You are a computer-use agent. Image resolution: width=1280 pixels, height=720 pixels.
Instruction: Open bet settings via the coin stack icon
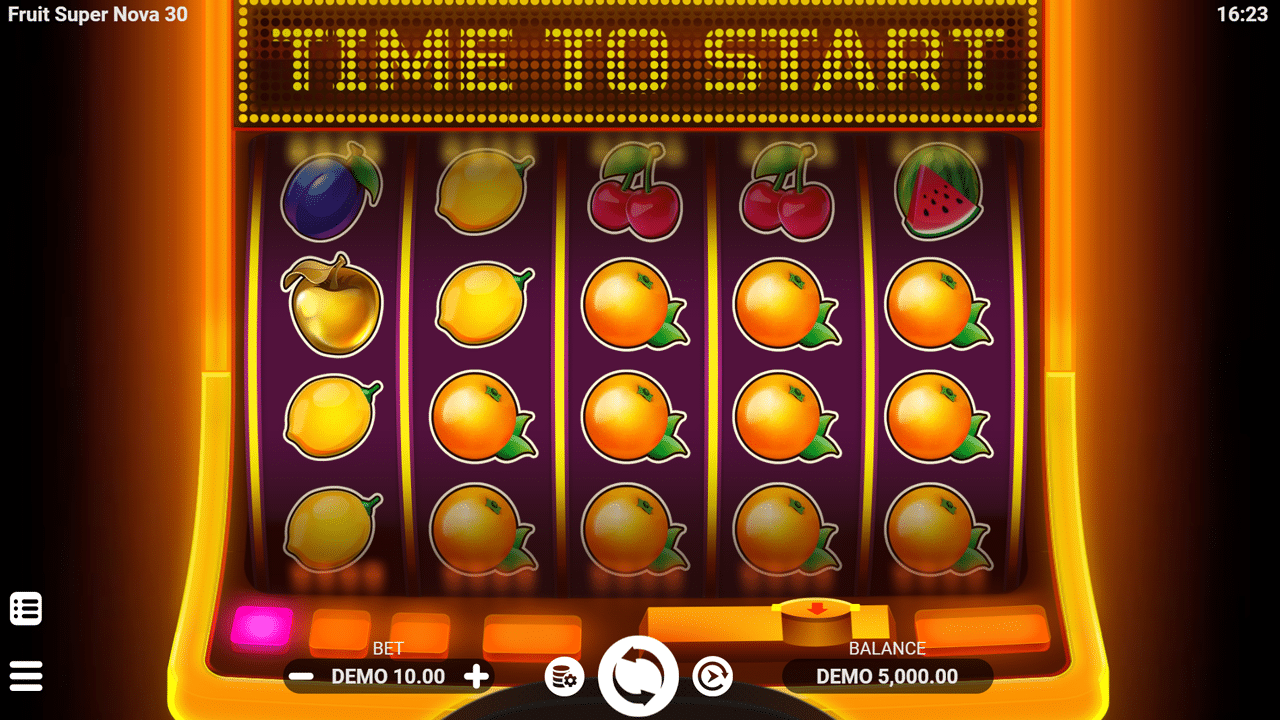562,676
